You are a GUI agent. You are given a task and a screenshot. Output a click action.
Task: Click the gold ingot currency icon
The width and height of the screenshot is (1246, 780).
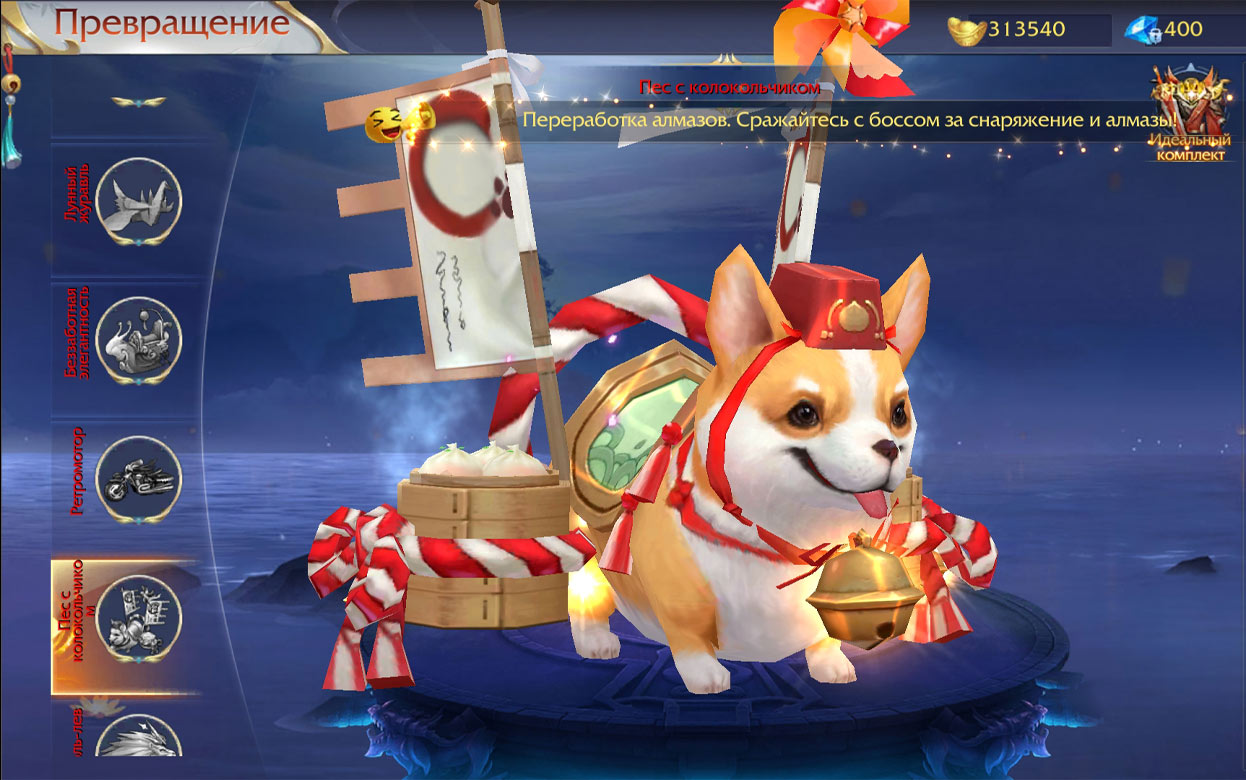966,29
